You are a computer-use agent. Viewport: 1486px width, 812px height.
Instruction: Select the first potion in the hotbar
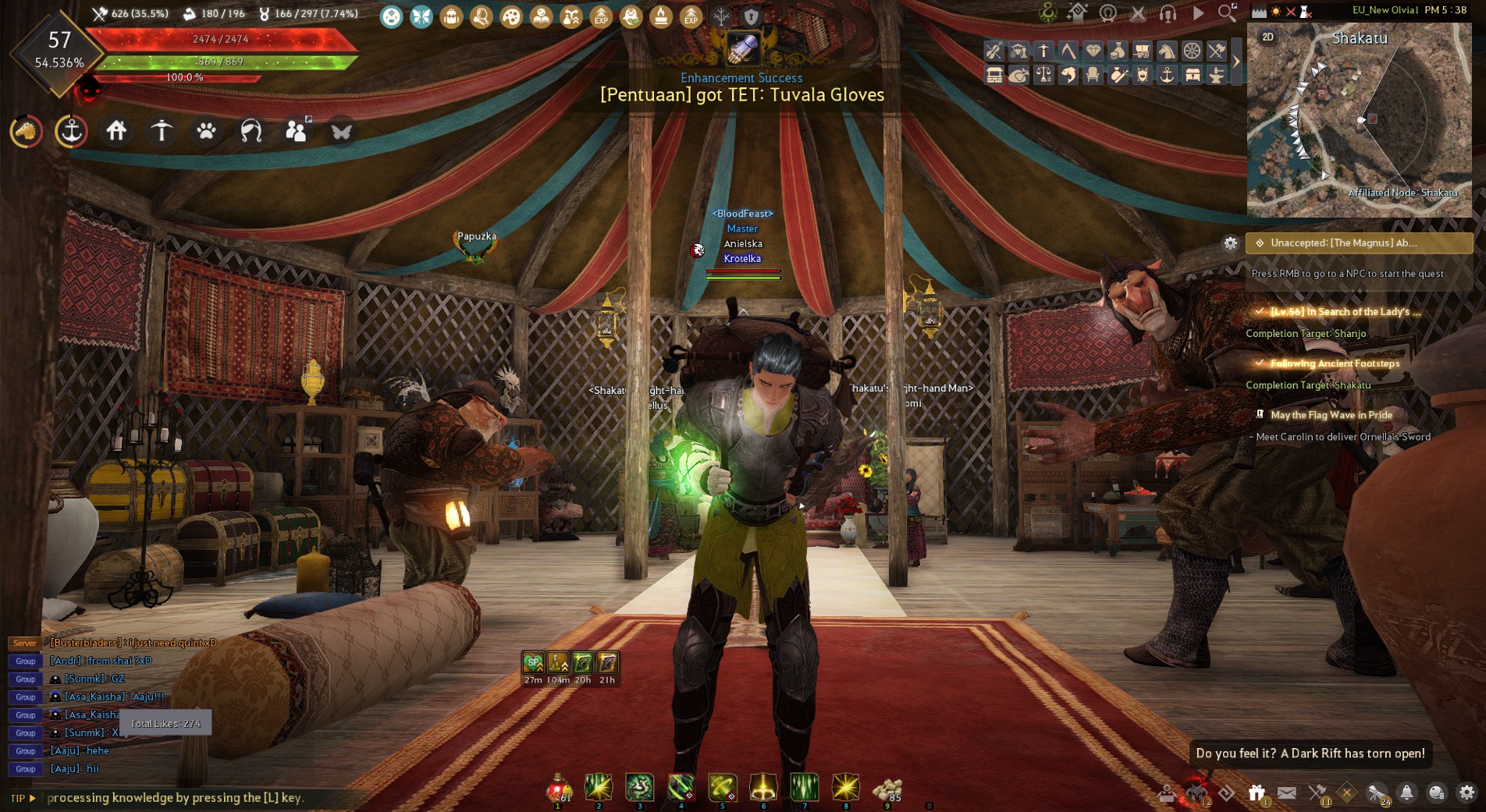click(556, 791)
